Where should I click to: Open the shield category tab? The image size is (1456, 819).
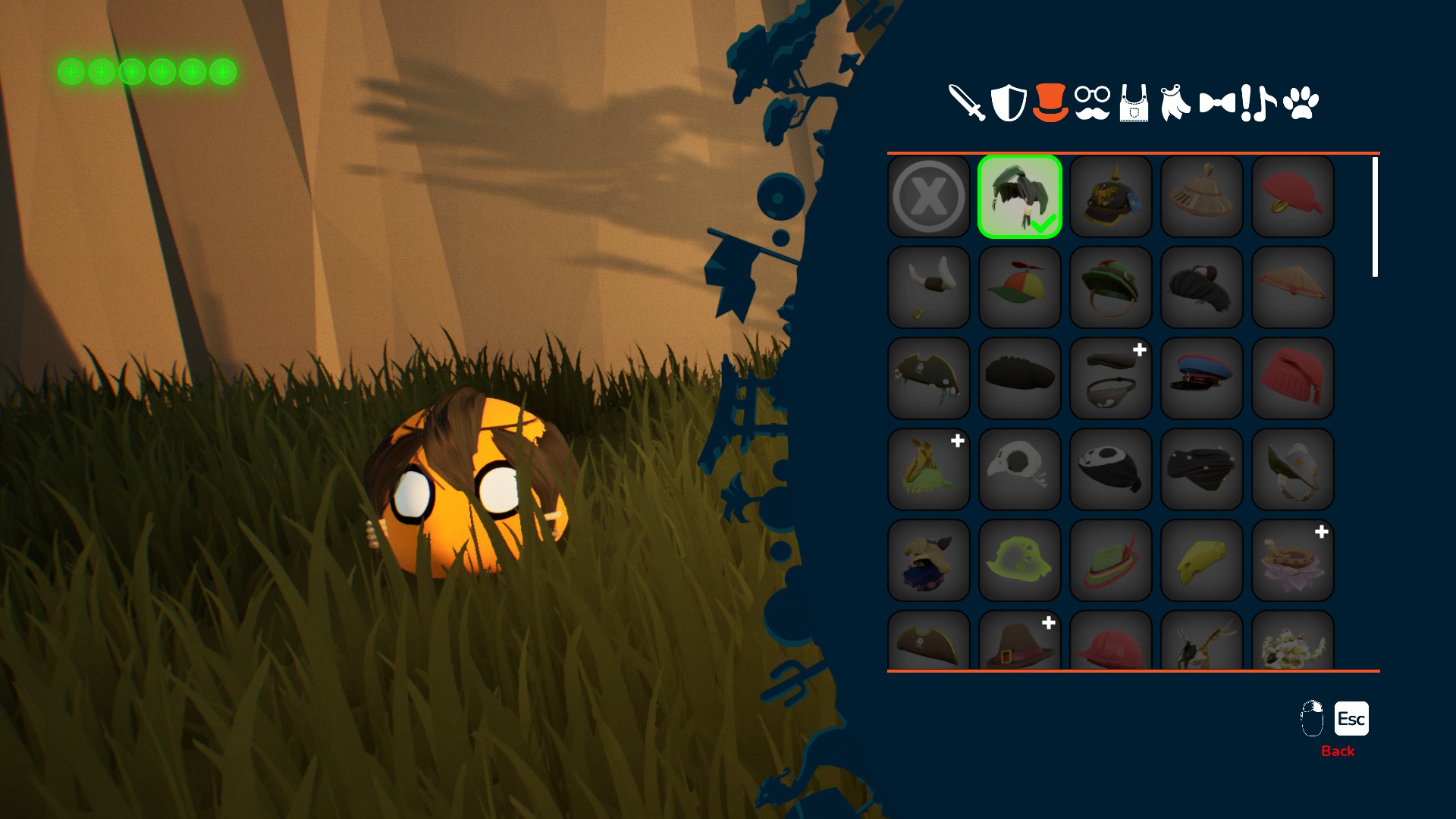point(1009,103)
